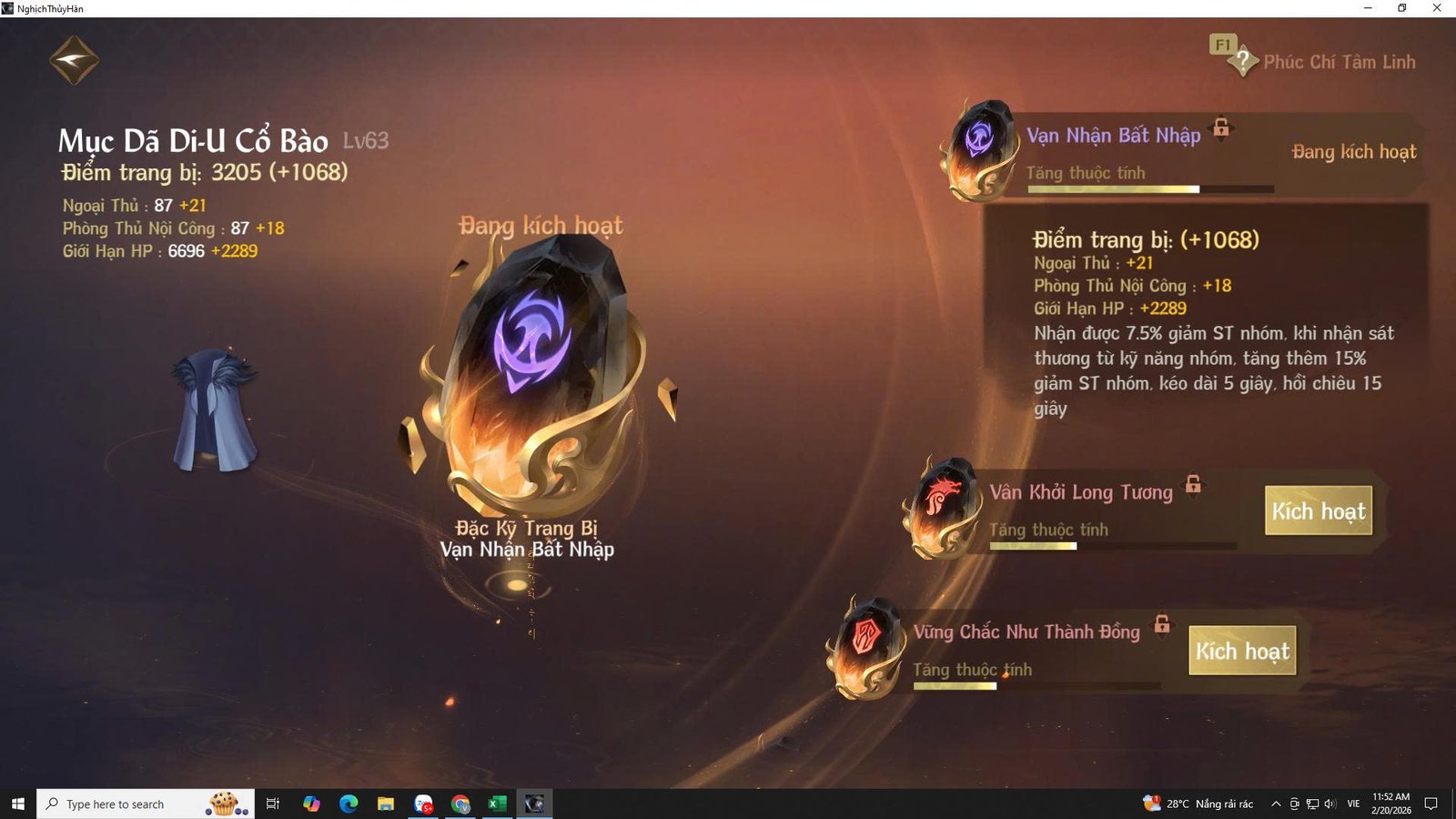
Task: Toggle Đang kích hoạt status for Vạn Nhận Bất Nhập
Action: point(1355,152)
